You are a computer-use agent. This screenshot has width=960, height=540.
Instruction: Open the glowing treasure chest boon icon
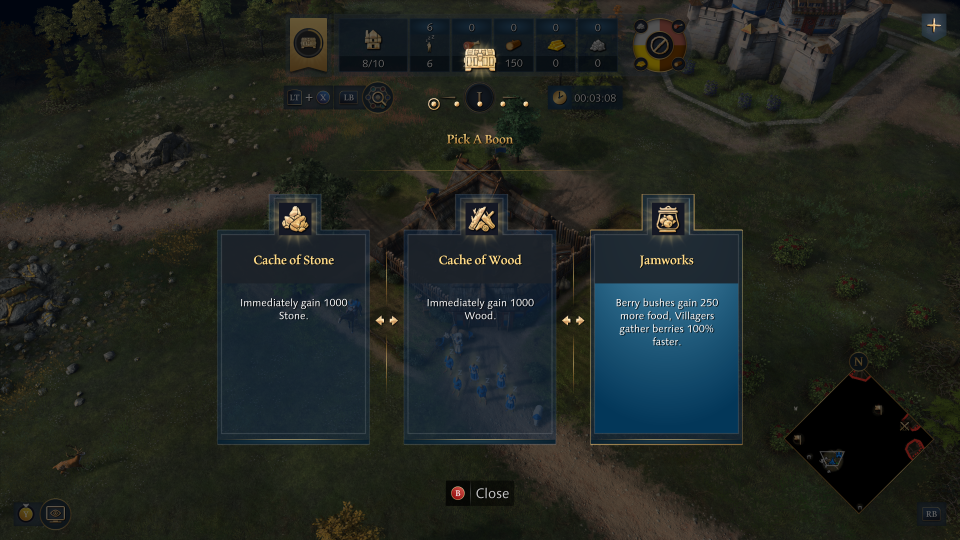click(x=480, y=59)
